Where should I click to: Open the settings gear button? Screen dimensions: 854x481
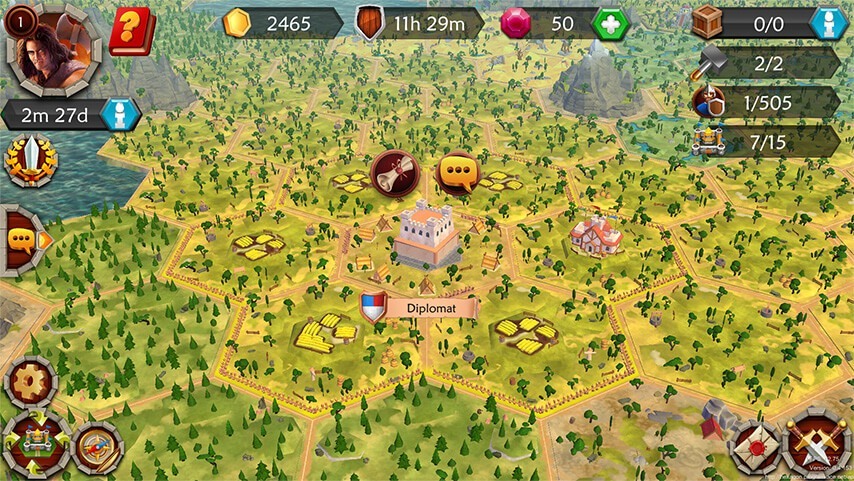tap(30, 381)
